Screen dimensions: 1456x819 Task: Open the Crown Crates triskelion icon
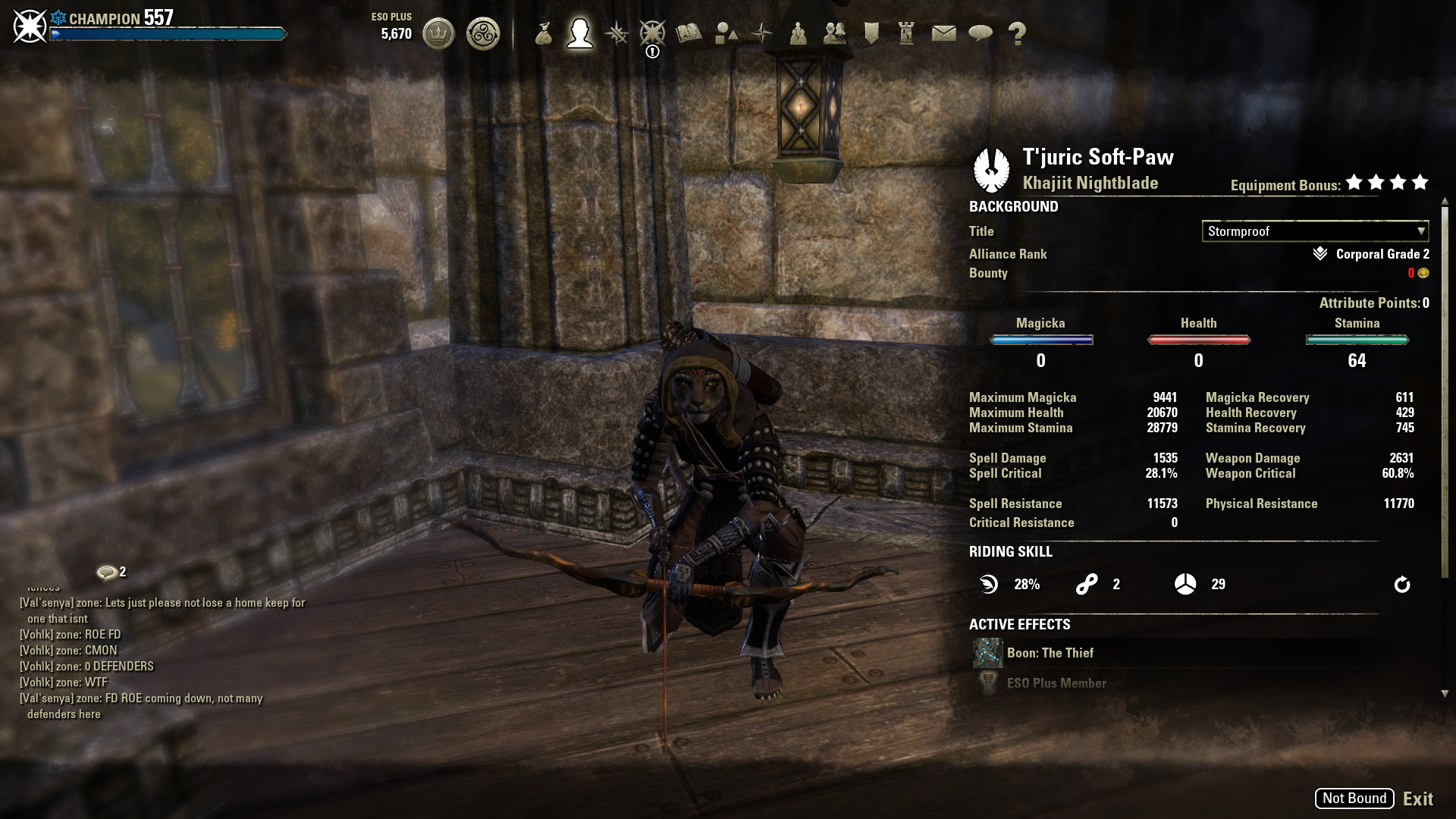tap(483, 33)
